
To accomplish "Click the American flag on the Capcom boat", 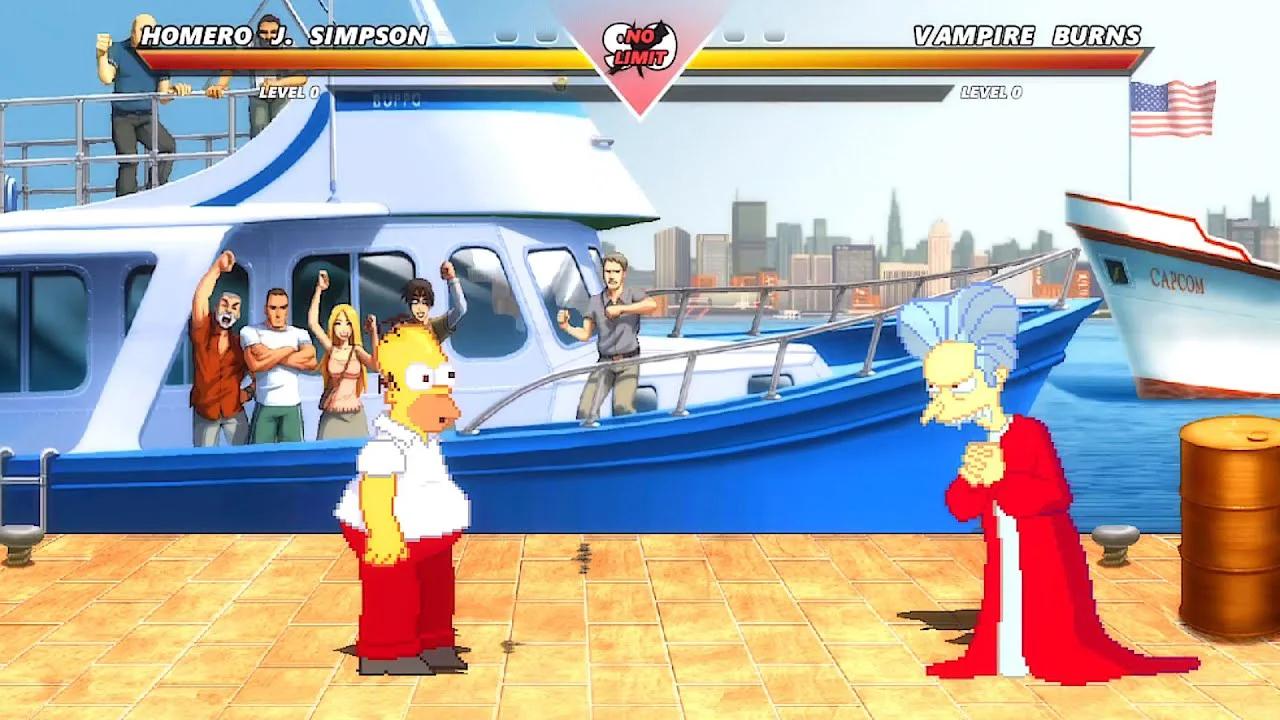I will pyautogui.click(x=1170, y=108).
